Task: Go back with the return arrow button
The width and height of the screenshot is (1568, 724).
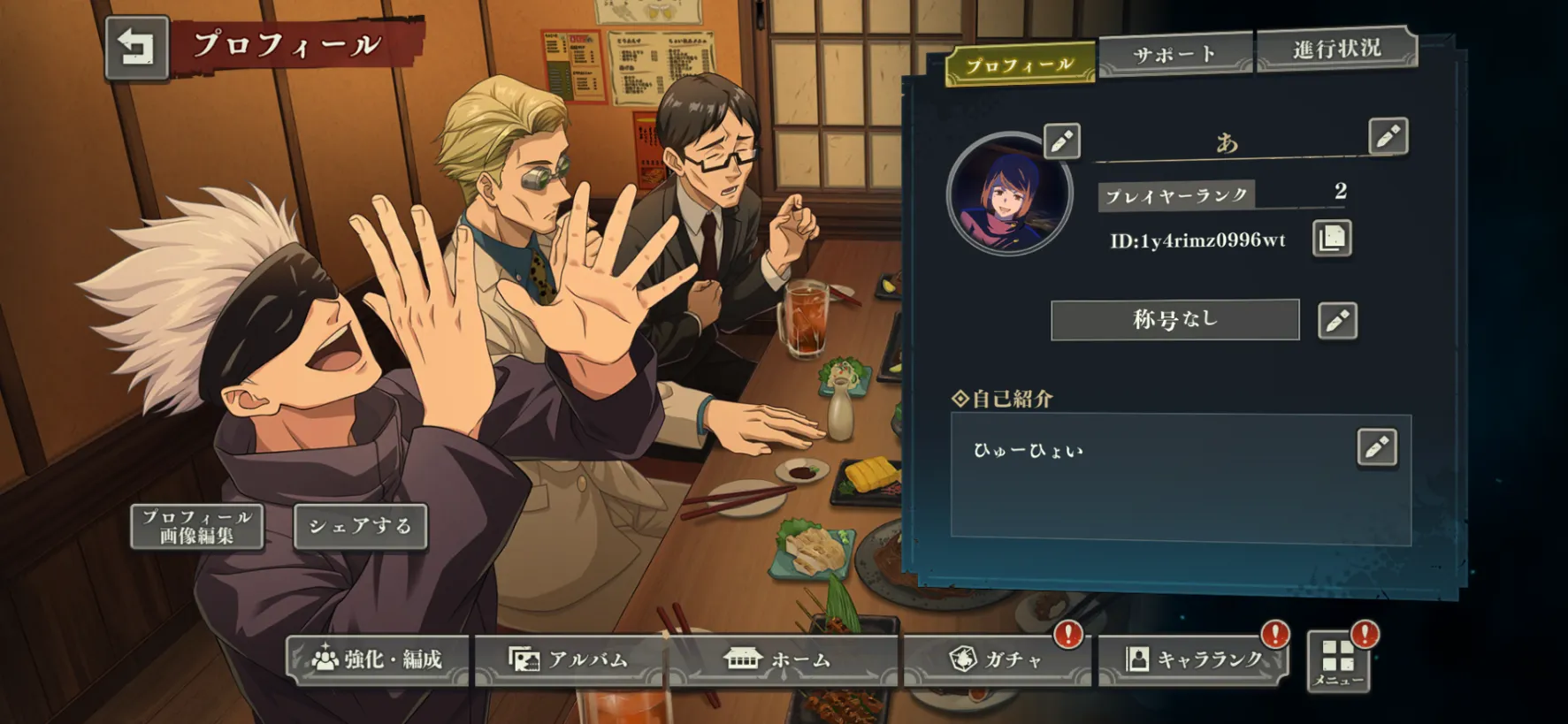Action: [136, 48]
